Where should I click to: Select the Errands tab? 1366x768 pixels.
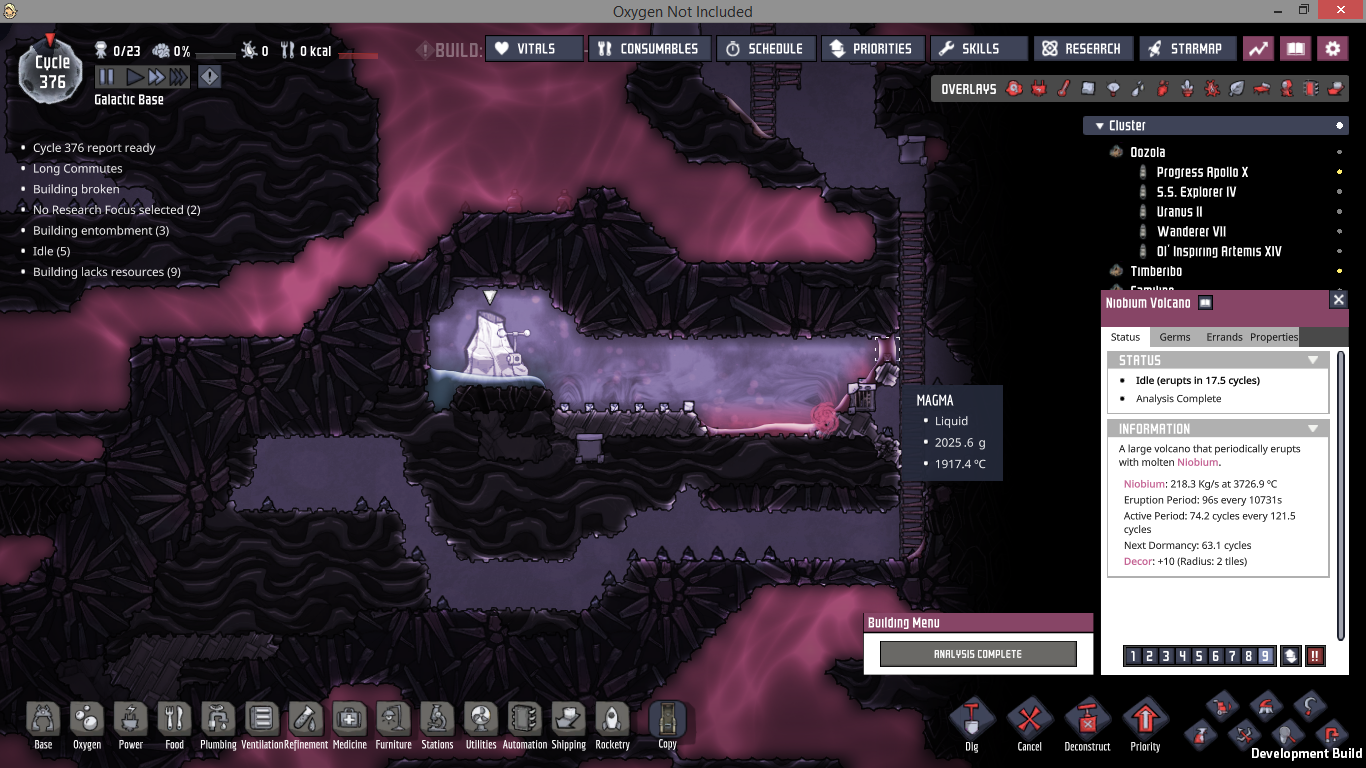(1224, 337)
